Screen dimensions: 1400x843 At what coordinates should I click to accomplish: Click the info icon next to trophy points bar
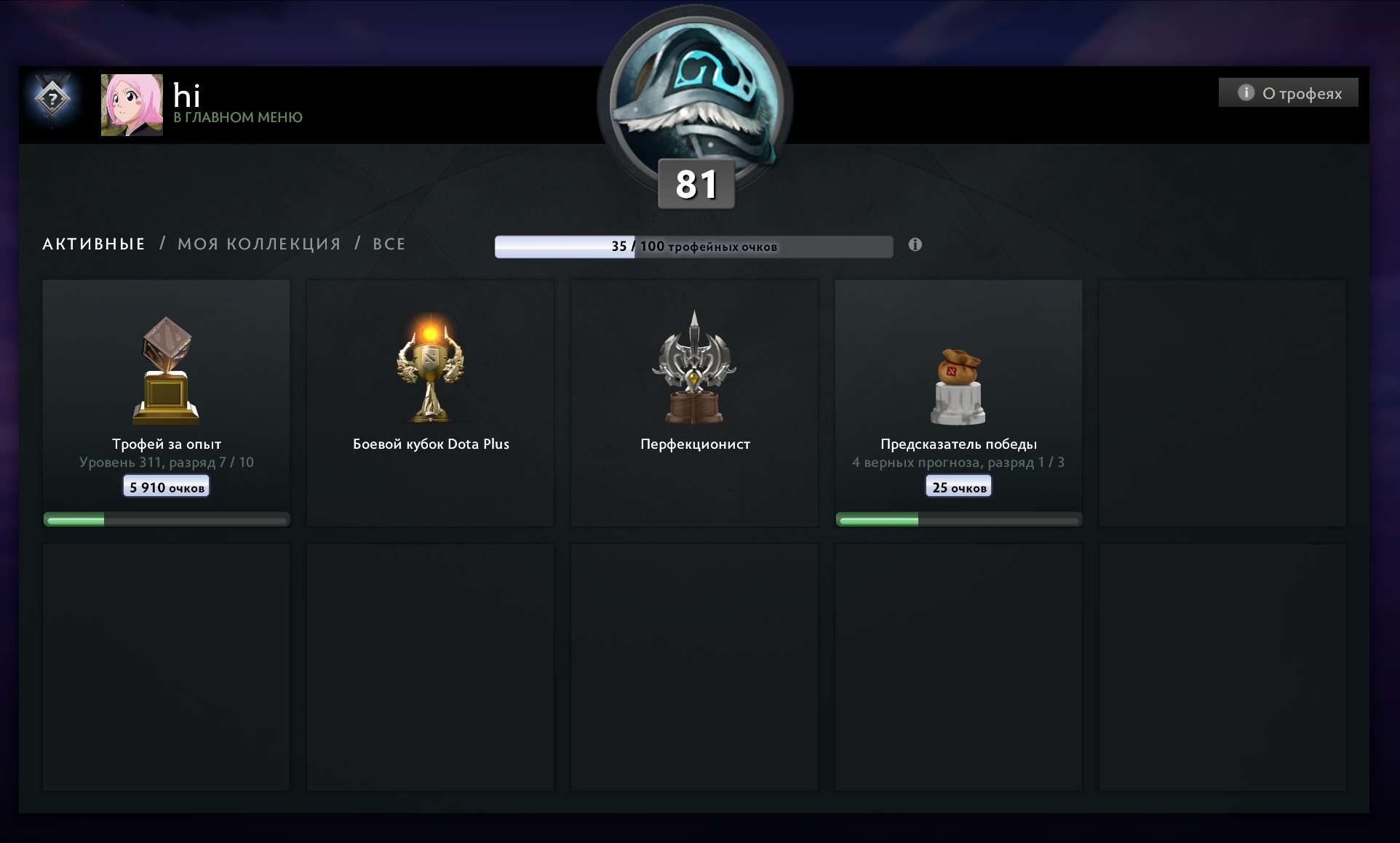(915, 246)
